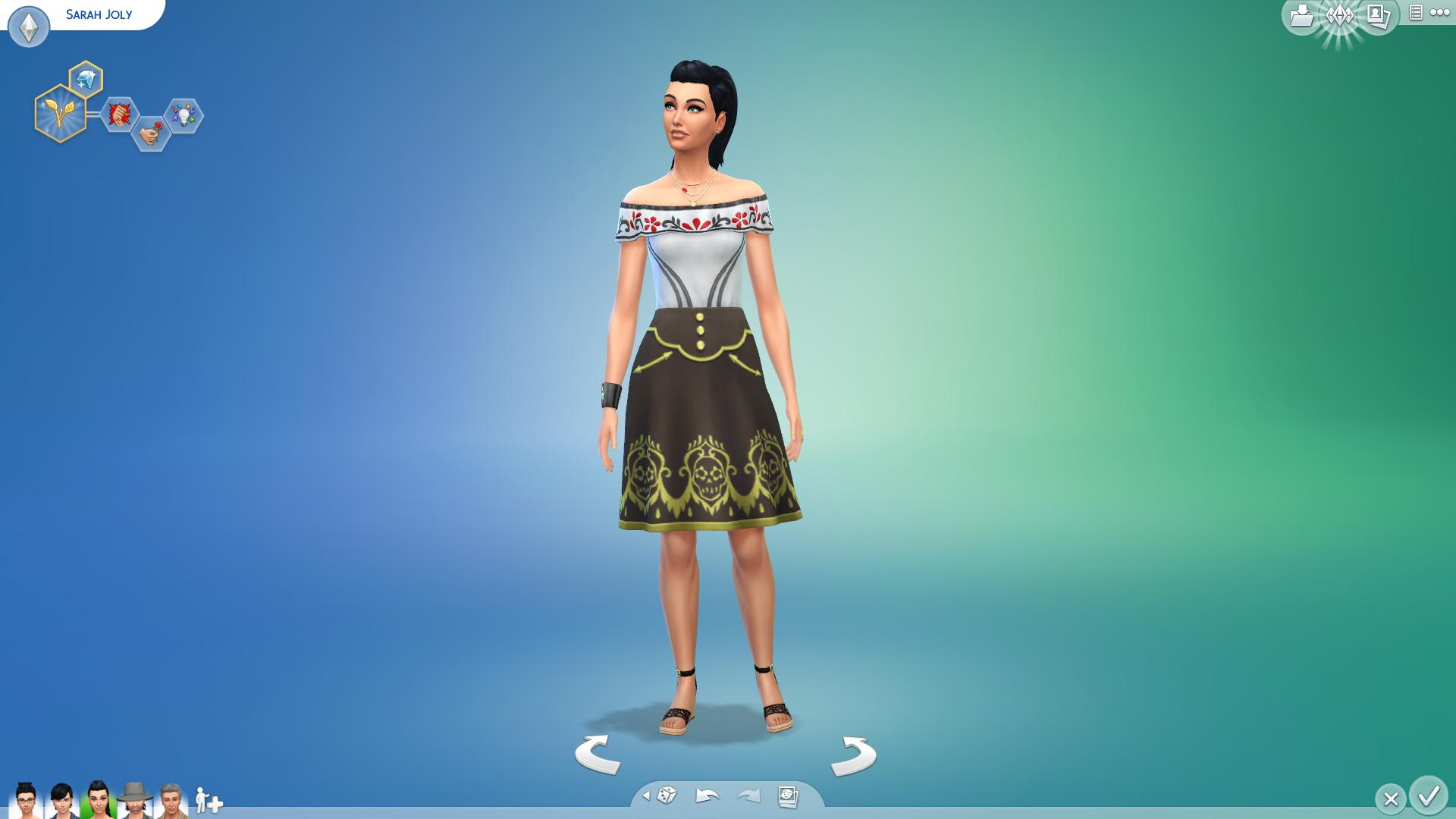Click the plumbob icon beside Sarah Joly
Viewport: 1456px width, 819px height.
pyautogui.click(x=29, y=27)
